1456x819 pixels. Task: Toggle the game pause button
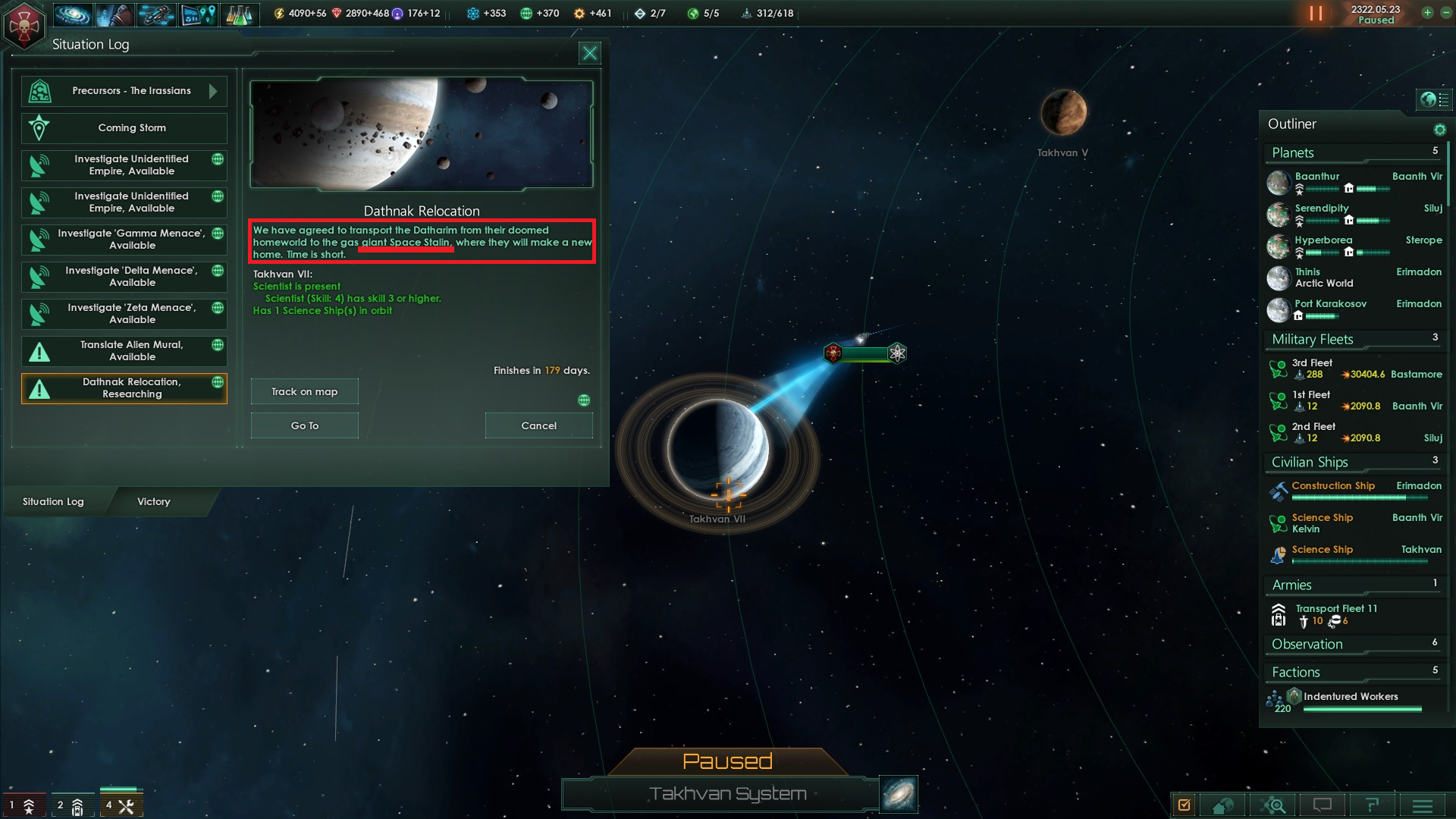tap(1316, 14)
